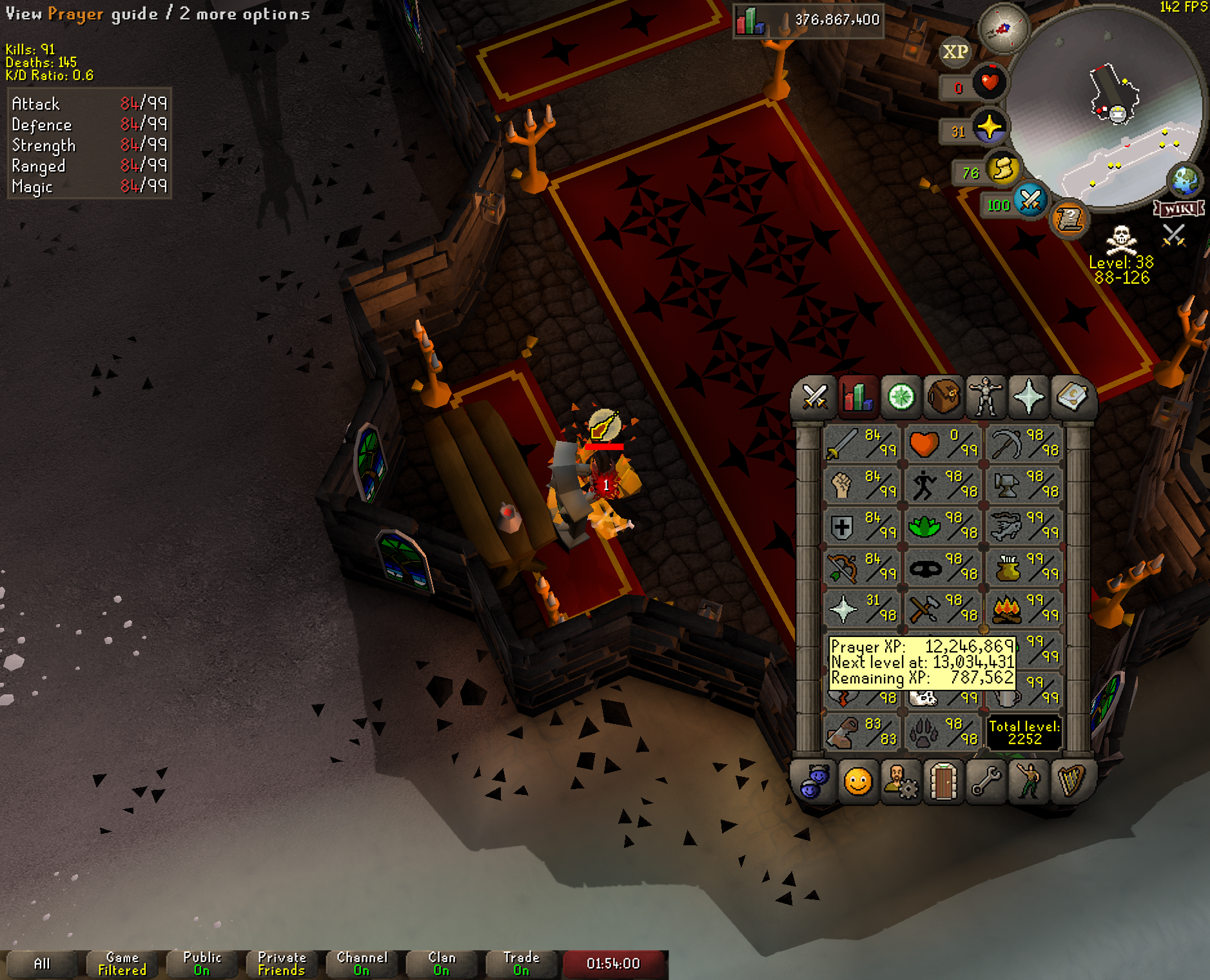Open the Inventory backpack tab
This screenshot has height=980, width=1210.
[943, 397]
